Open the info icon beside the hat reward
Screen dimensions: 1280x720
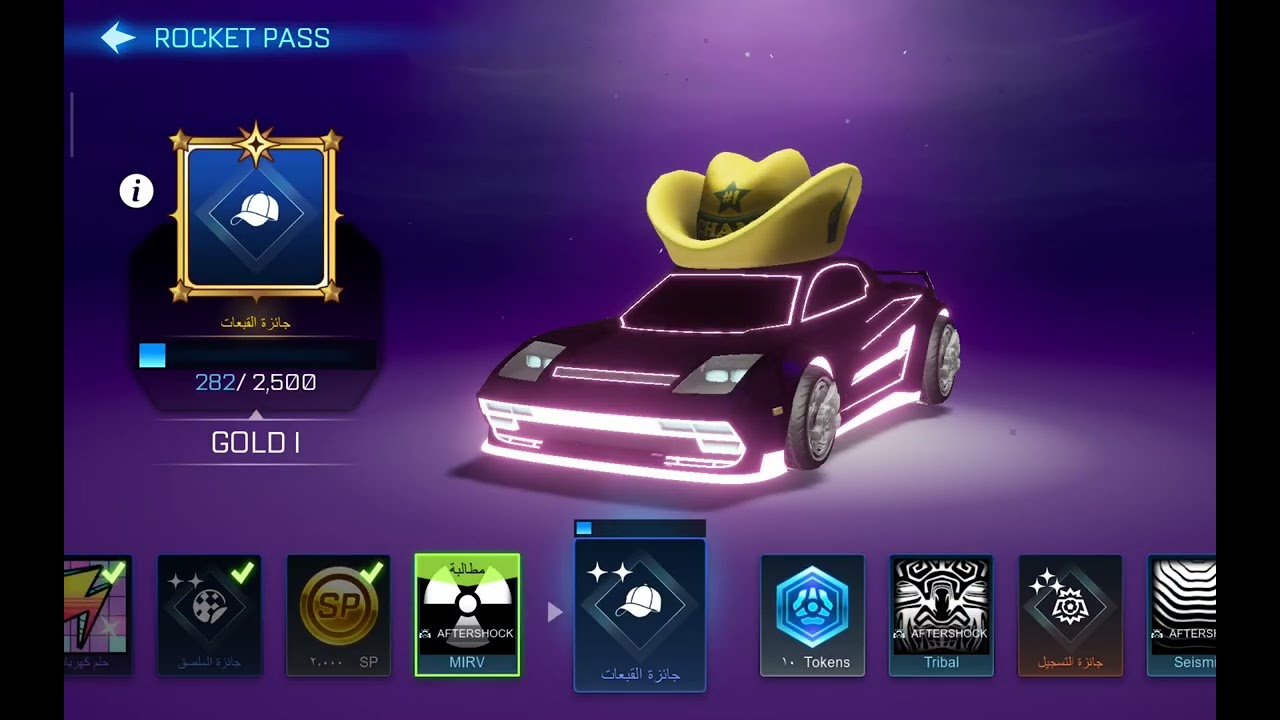[136, 190]
